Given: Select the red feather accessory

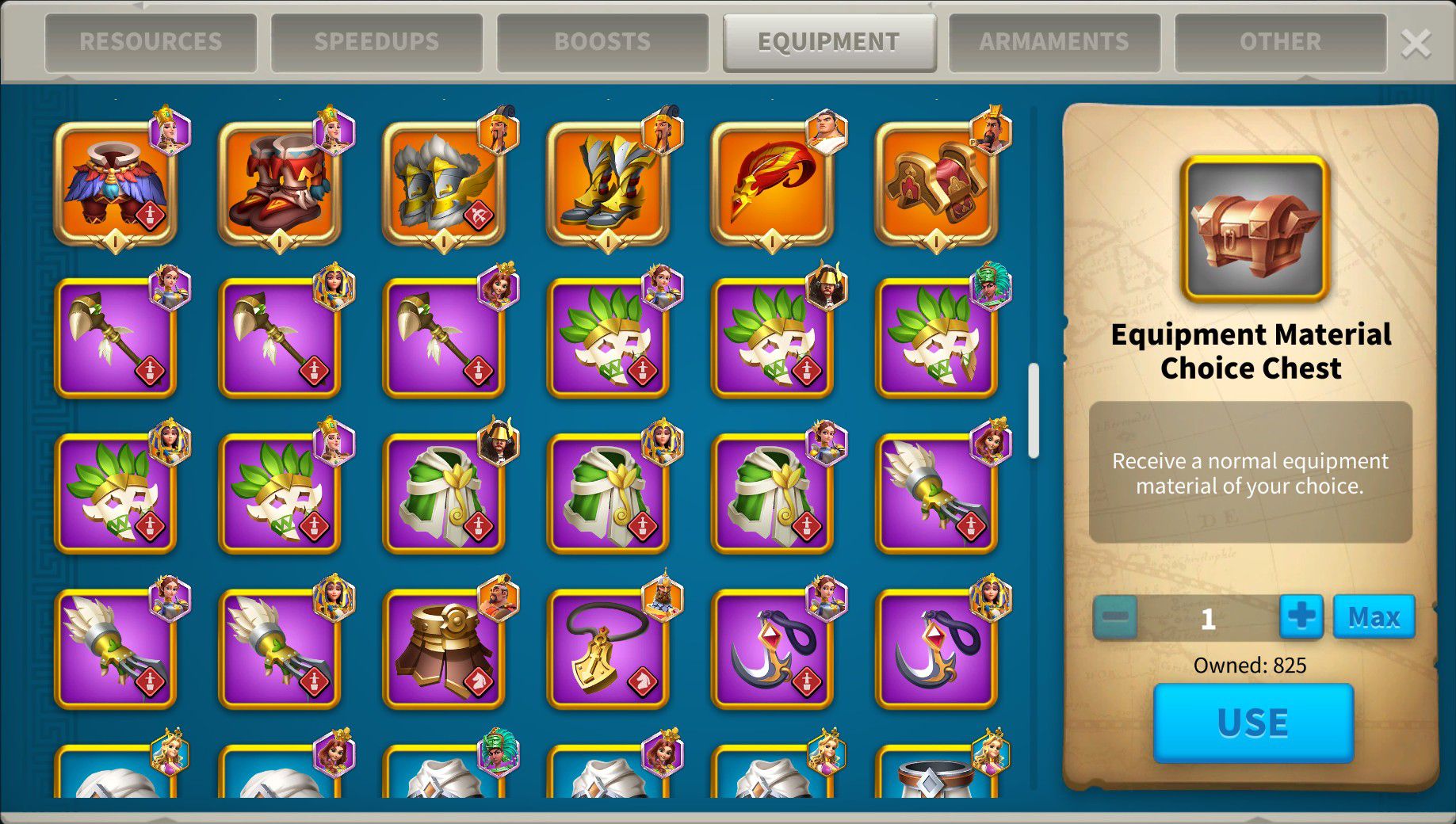Looking at the screenshot, I should point(772,184).
